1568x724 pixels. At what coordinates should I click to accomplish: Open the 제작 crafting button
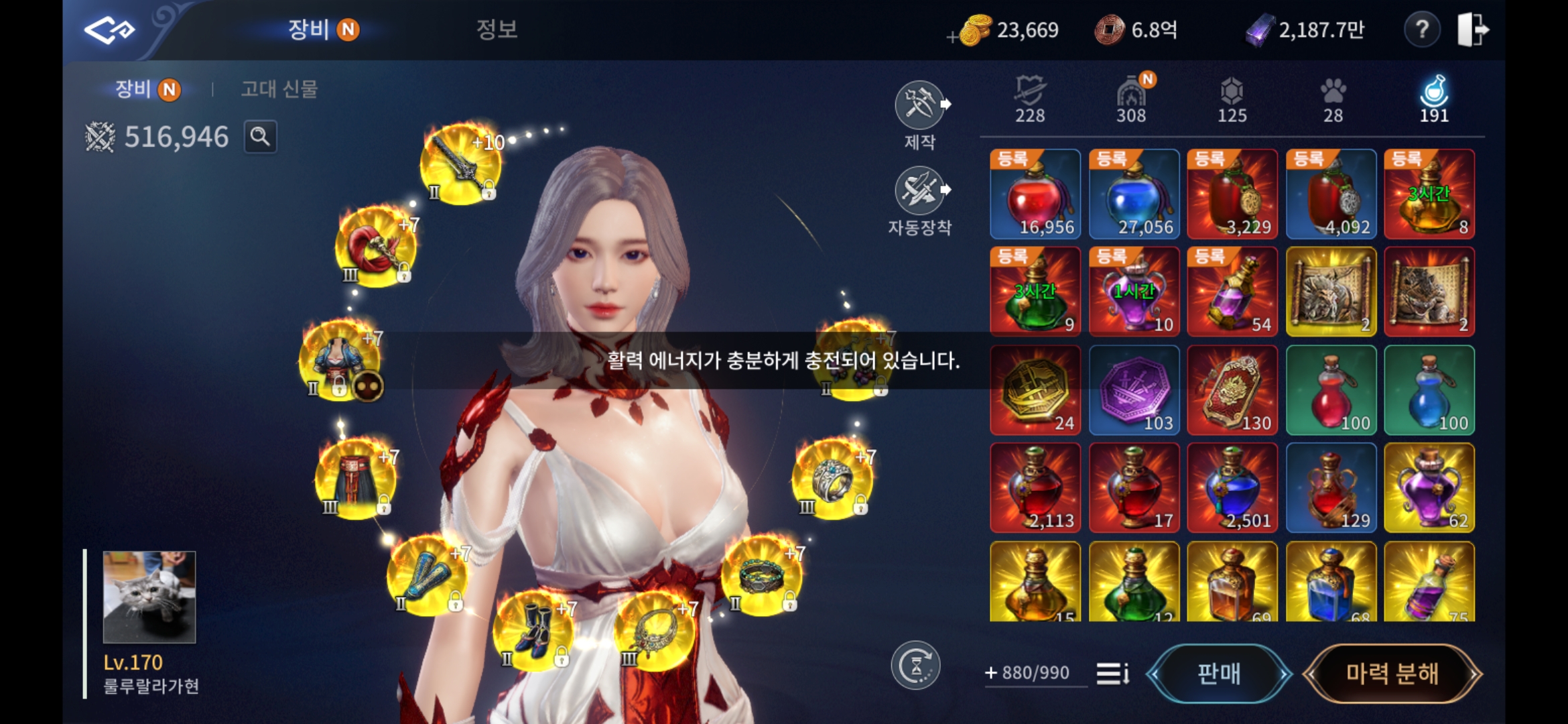921,107
